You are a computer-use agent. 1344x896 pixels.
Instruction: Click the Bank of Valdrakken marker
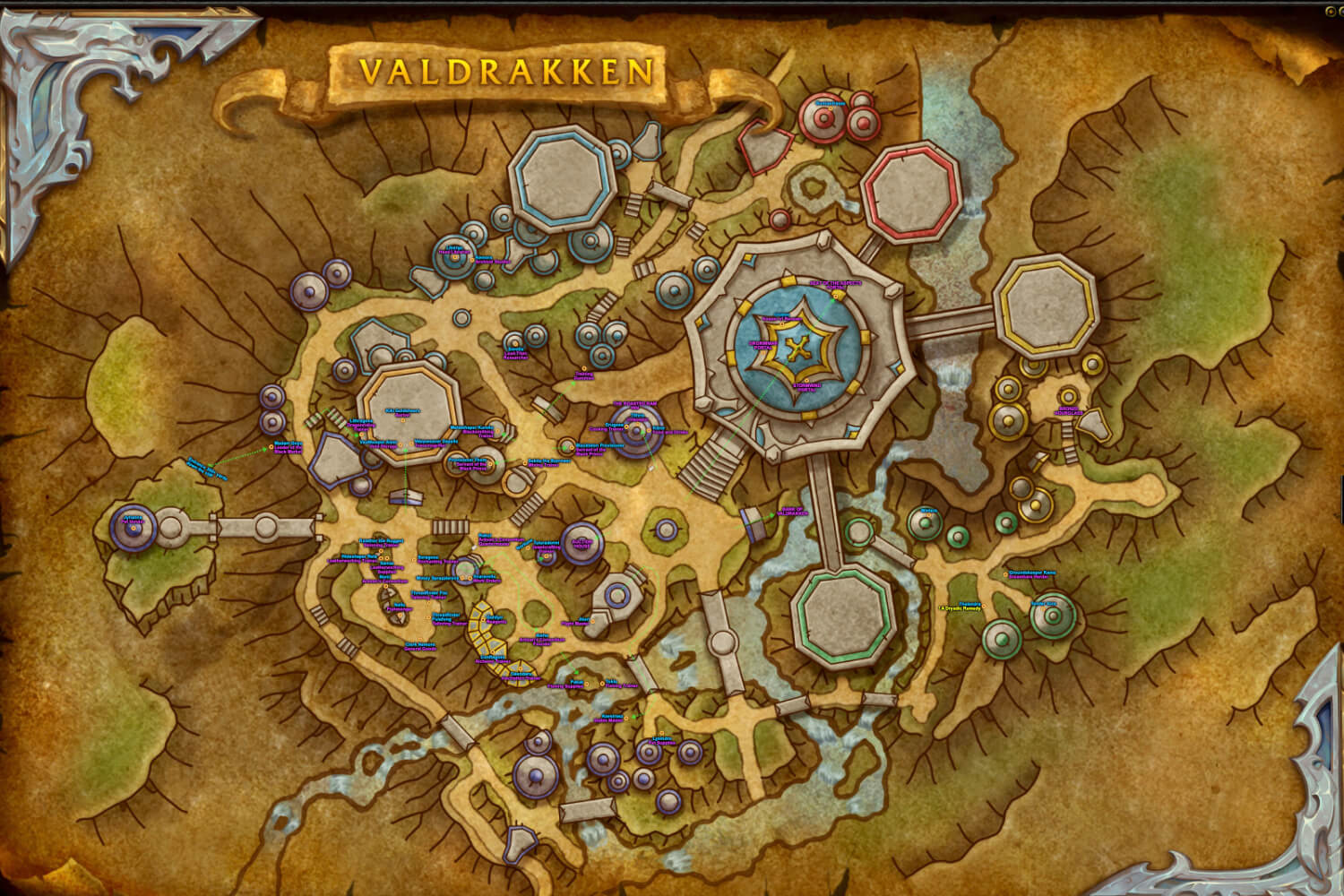(793, 511)
